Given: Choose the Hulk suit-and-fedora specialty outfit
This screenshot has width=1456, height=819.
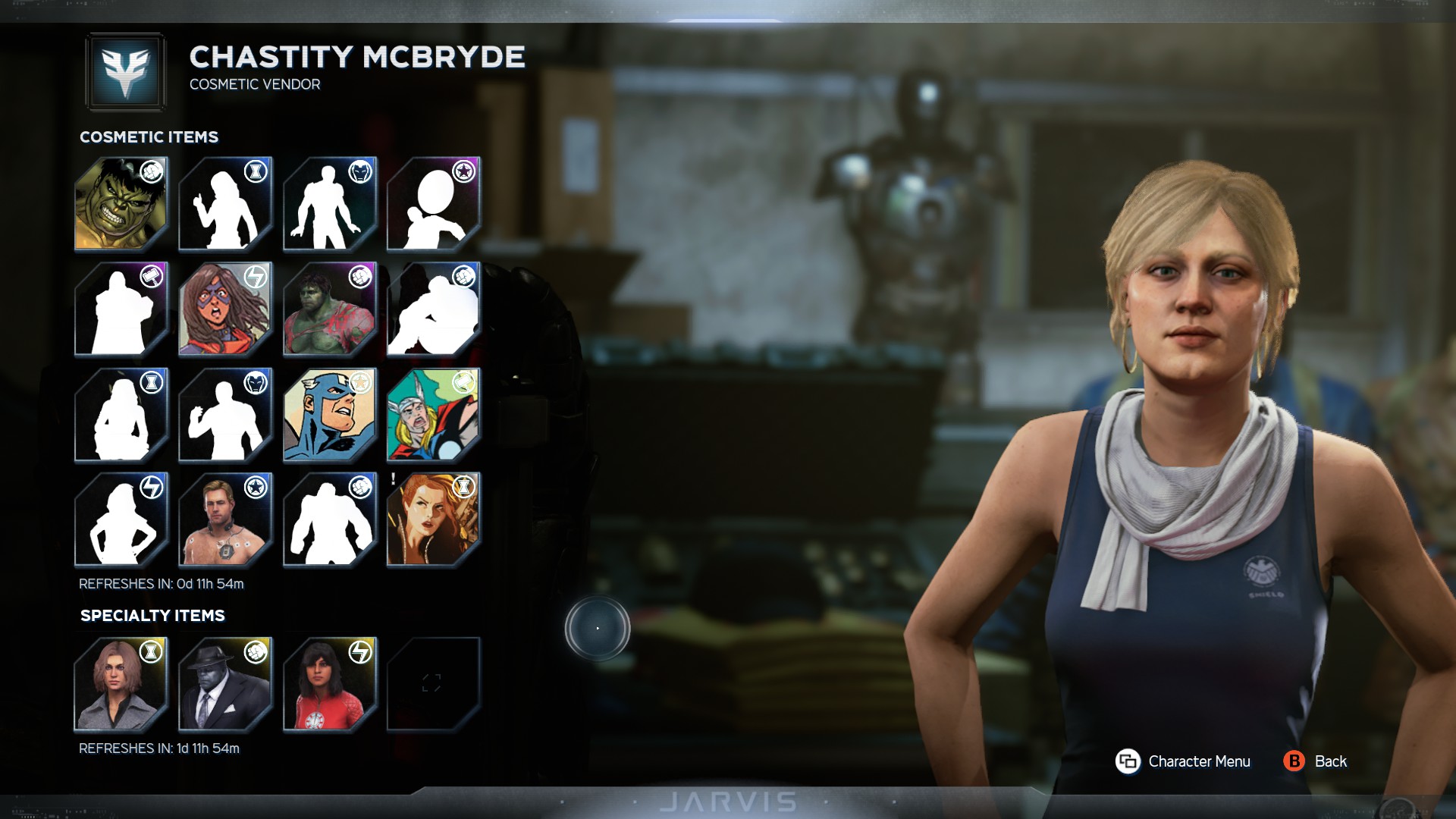Looking at the screenshot, I should coord(224,684).
